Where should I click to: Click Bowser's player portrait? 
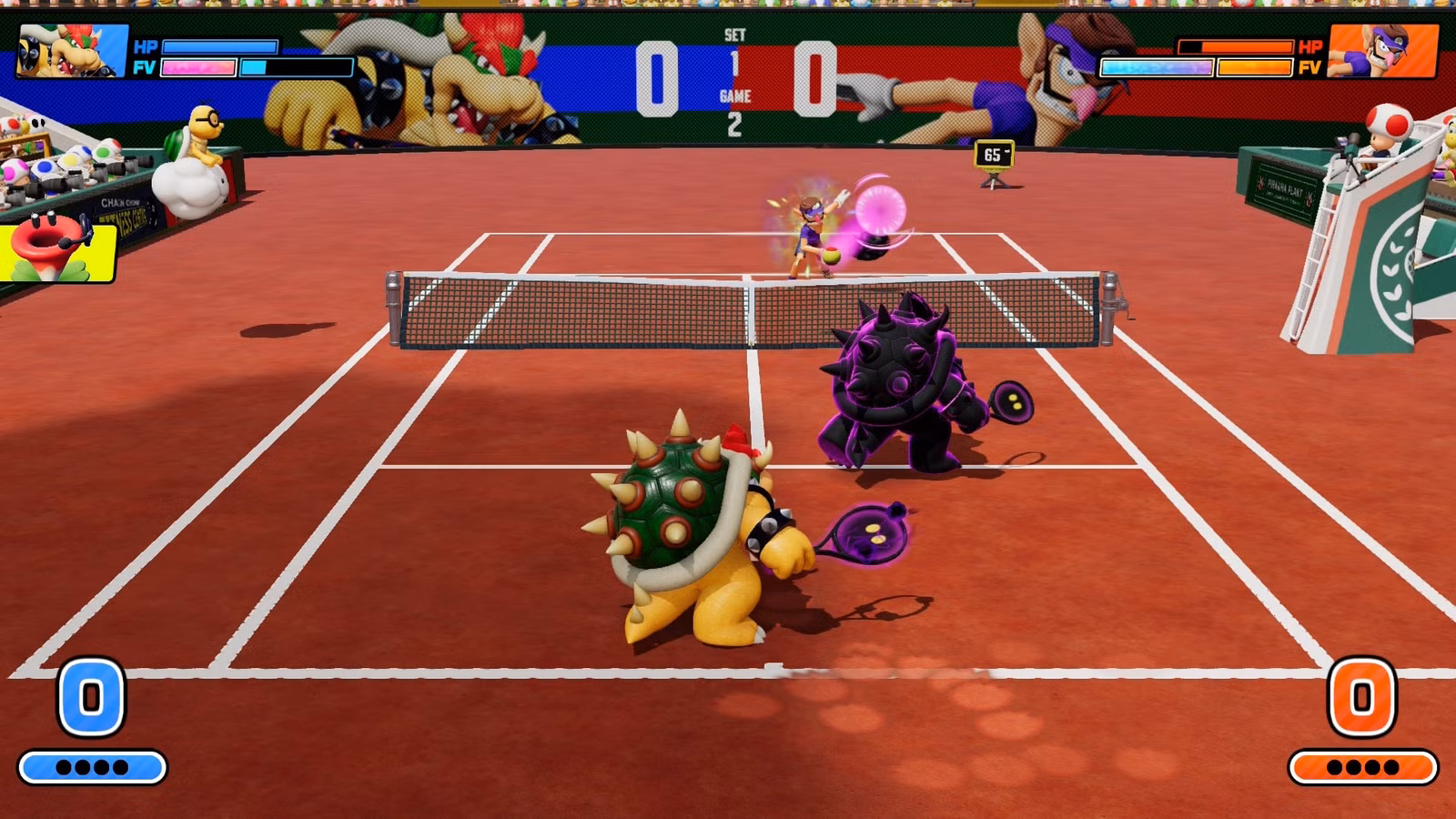click(x=73, y=51)
